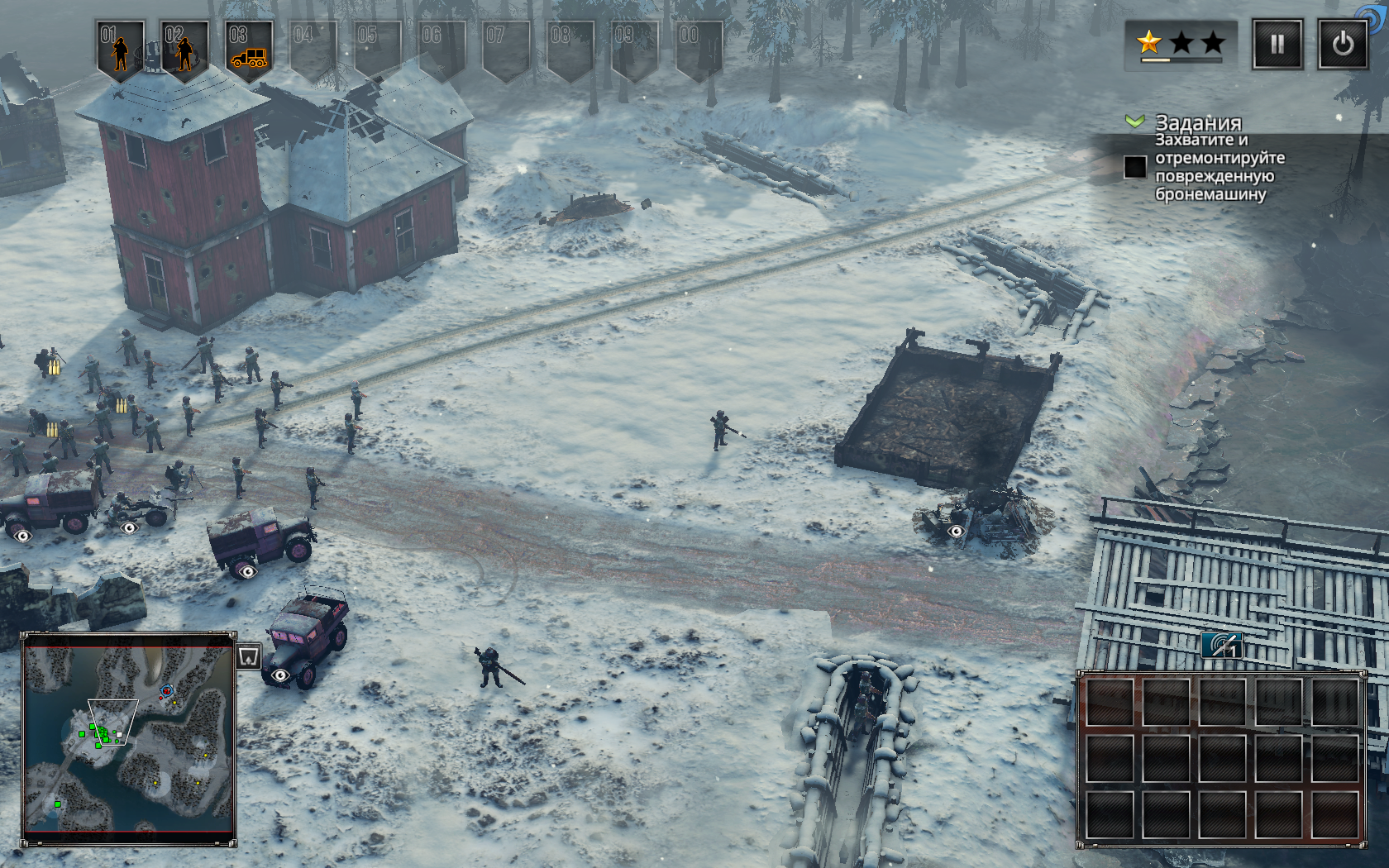The width and height of the screenshot is (1389, 868).
Task: Select squad group 02 with the infantry icon
Action: click(184, 50)
